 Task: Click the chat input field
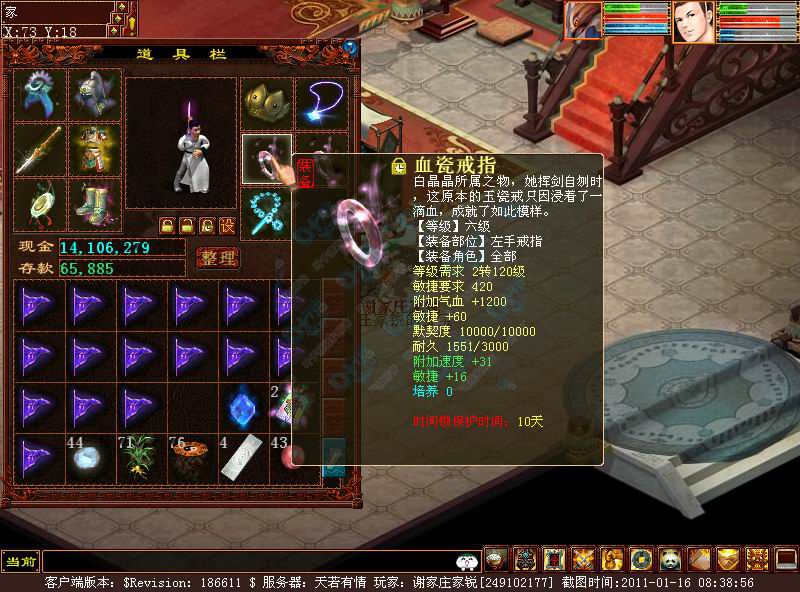pos(250,561)
